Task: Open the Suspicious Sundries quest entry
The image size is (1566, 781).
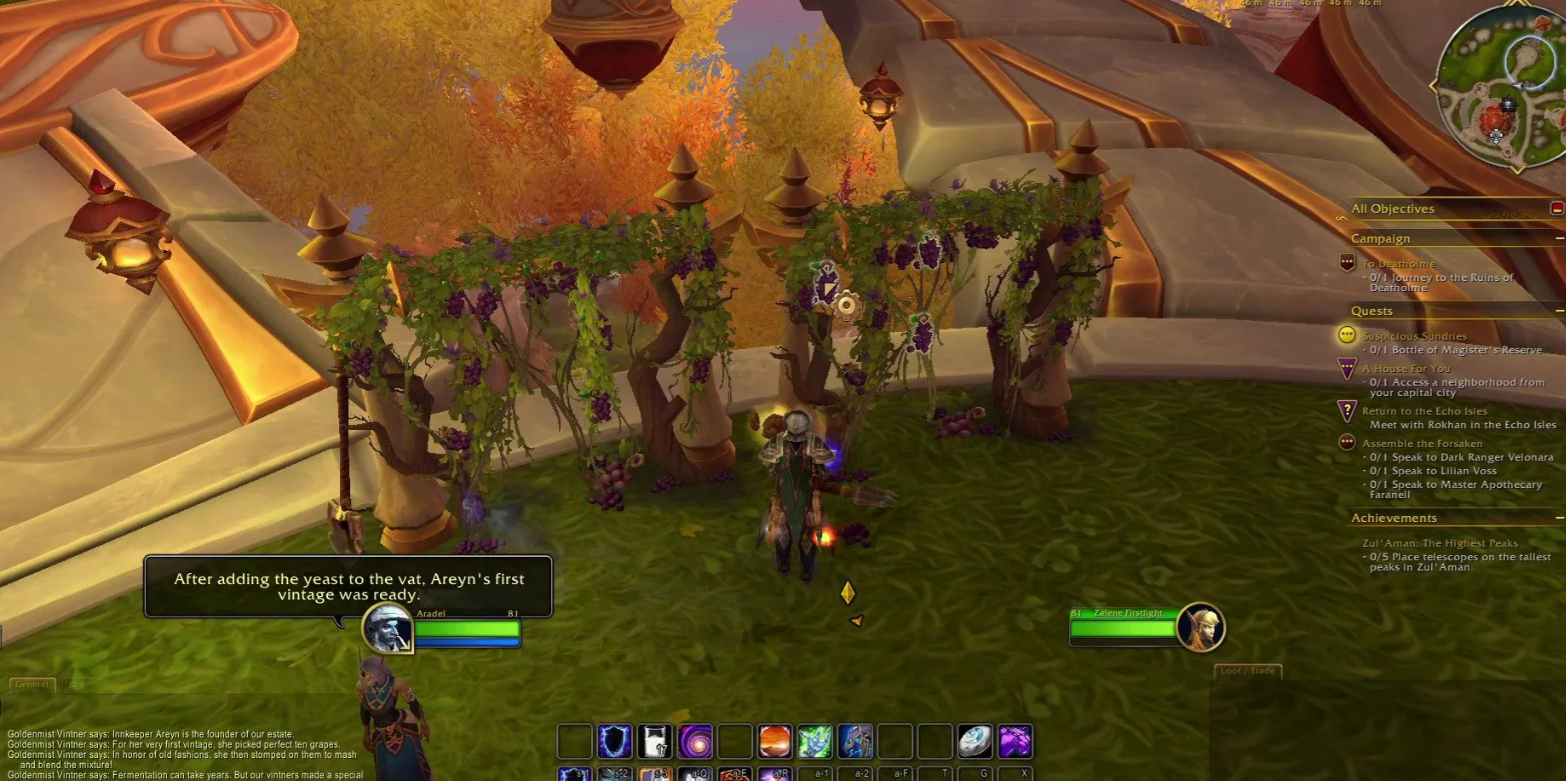Action: 1414,336
